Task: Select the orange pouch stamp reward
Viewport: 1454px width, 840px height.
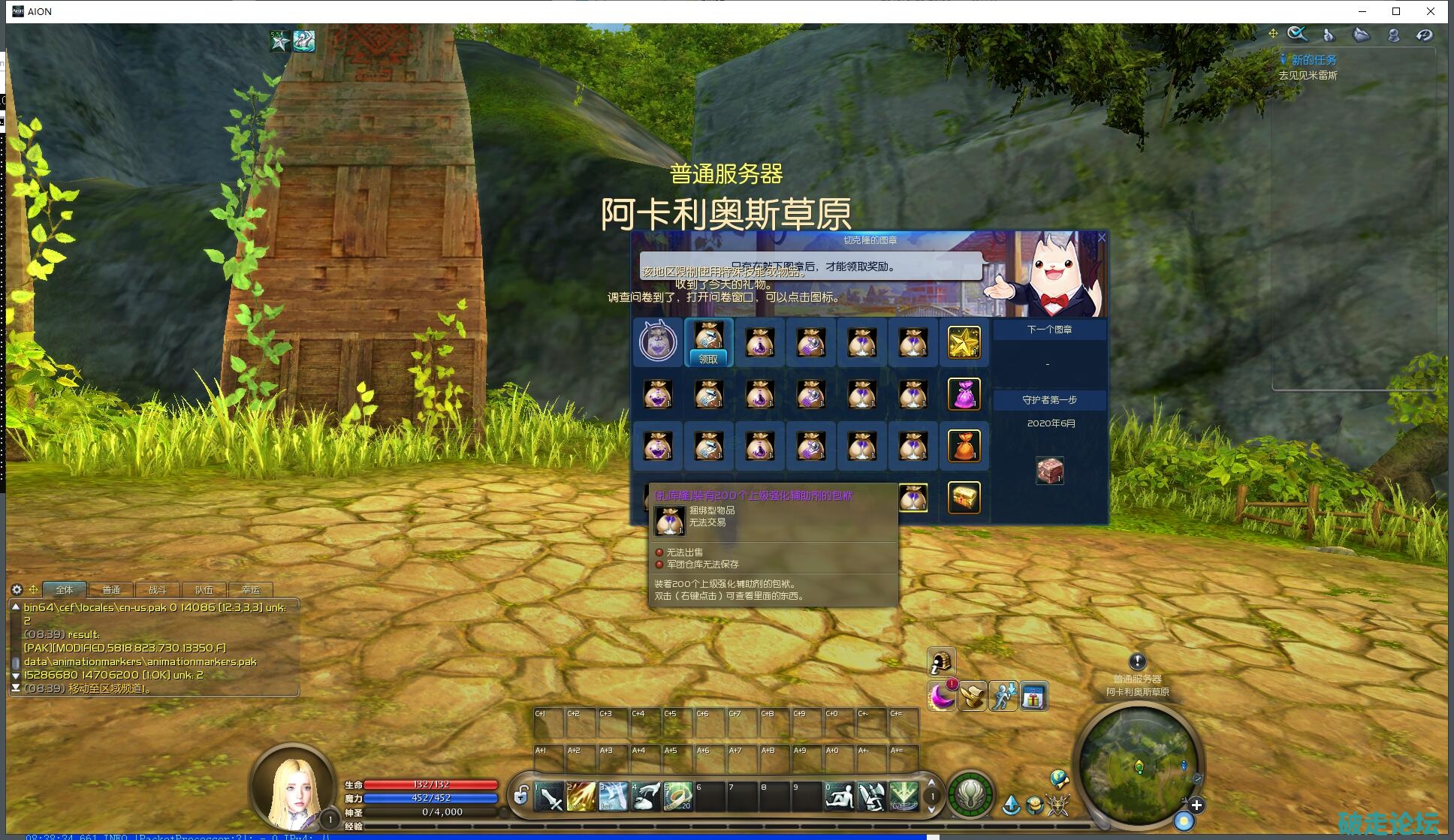Action: click(x=964, y=446)
